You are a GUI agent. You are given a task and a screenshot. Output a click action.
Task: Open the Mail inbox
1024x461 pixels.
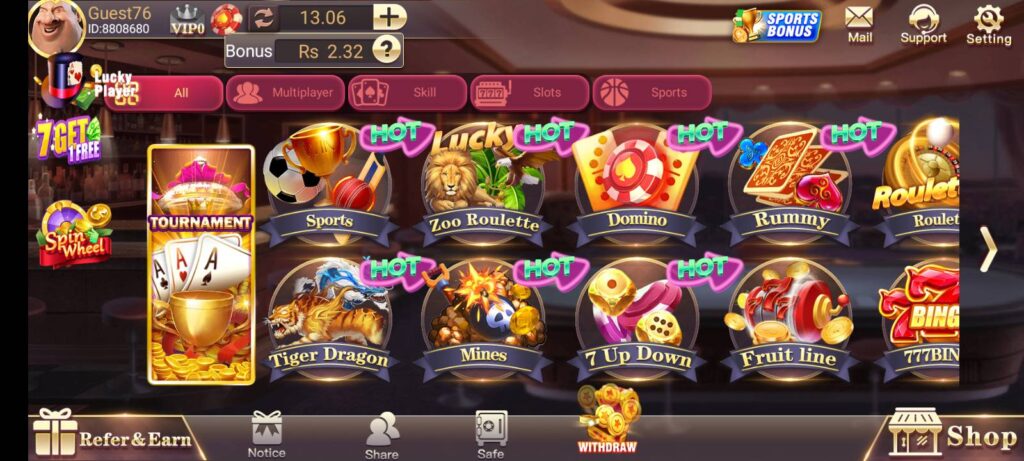(x=859, y=24)
